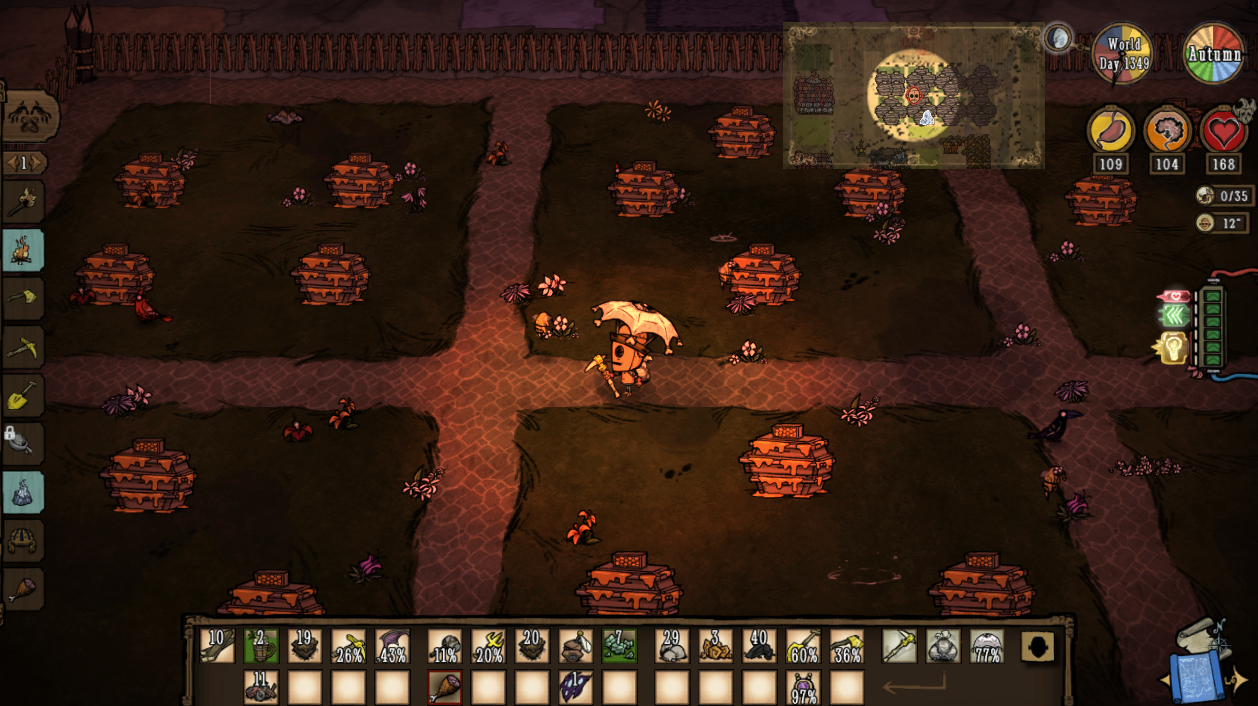
Task: Choose the golden tool at 60% durability
Action: (803, 646)
